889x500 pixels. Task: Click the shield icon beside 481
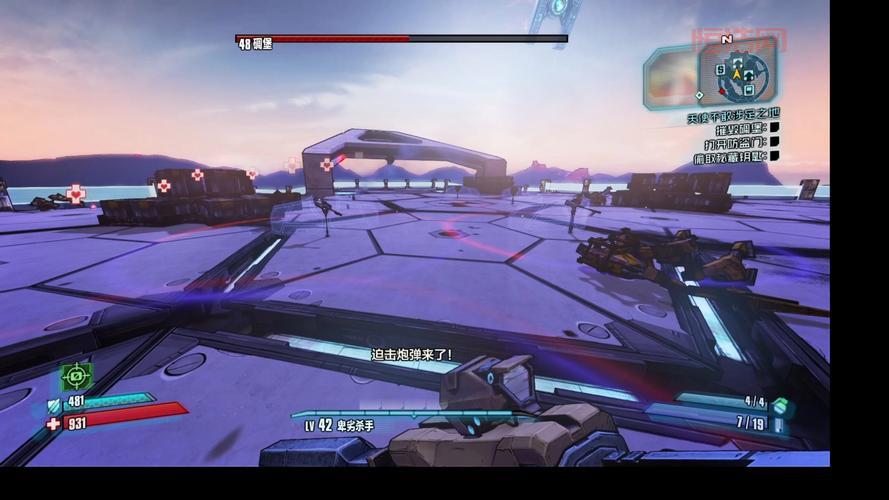[x=54, y=405]
